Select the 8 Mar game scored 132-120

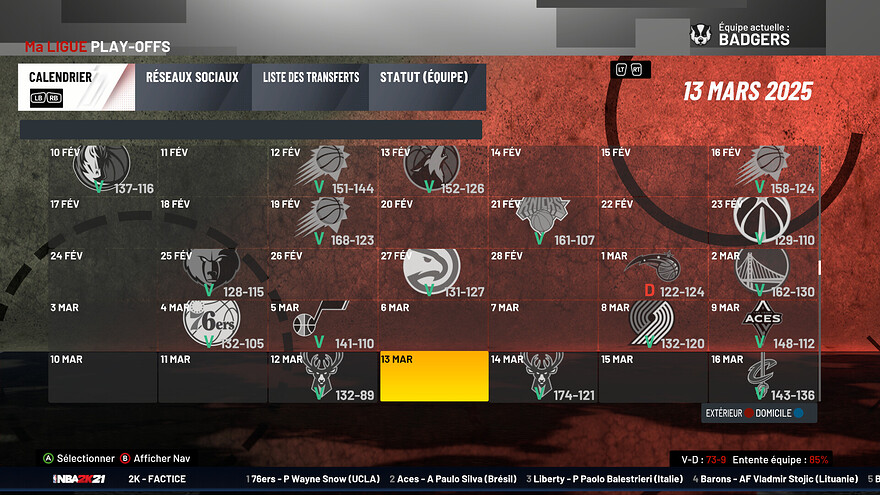653,325
